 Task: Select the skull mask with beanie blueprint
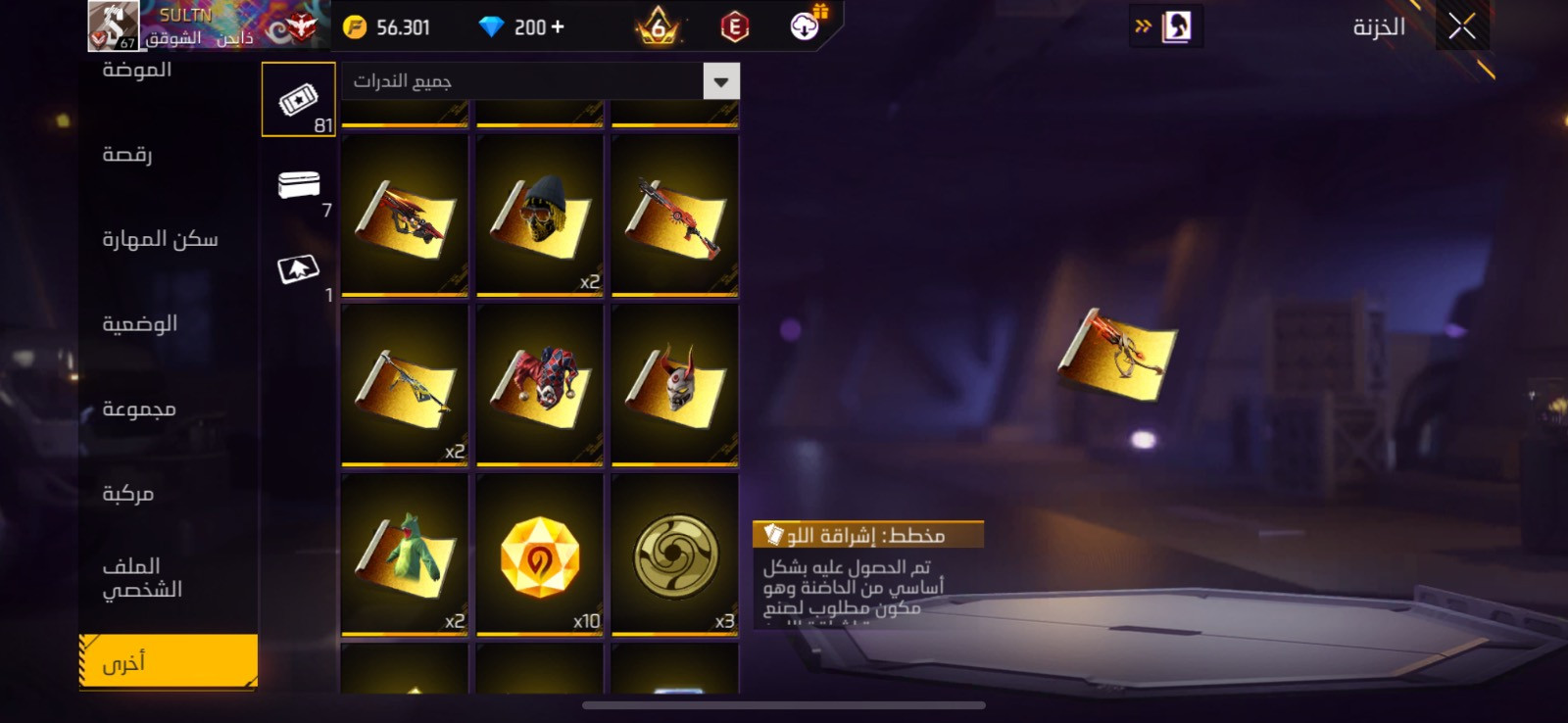tap(539, 215)
